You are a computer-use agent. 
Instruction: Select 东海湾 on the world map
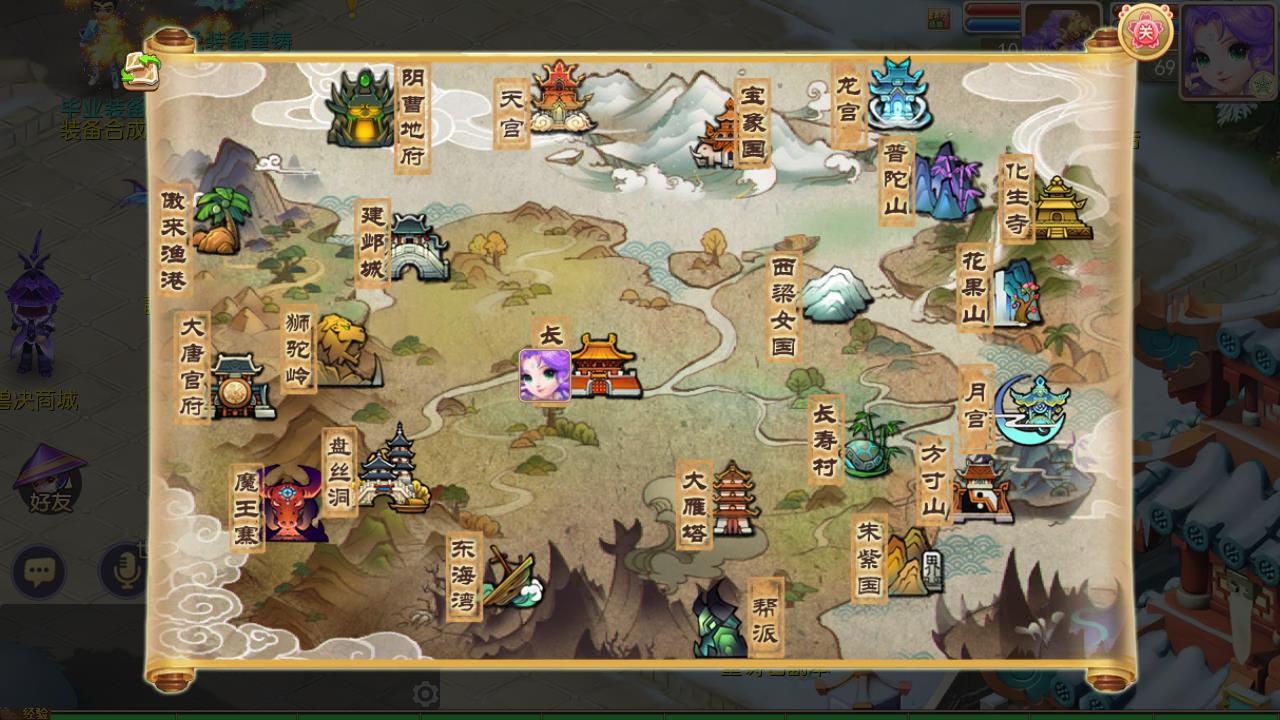pyautogui.click(x=508, y=580)
